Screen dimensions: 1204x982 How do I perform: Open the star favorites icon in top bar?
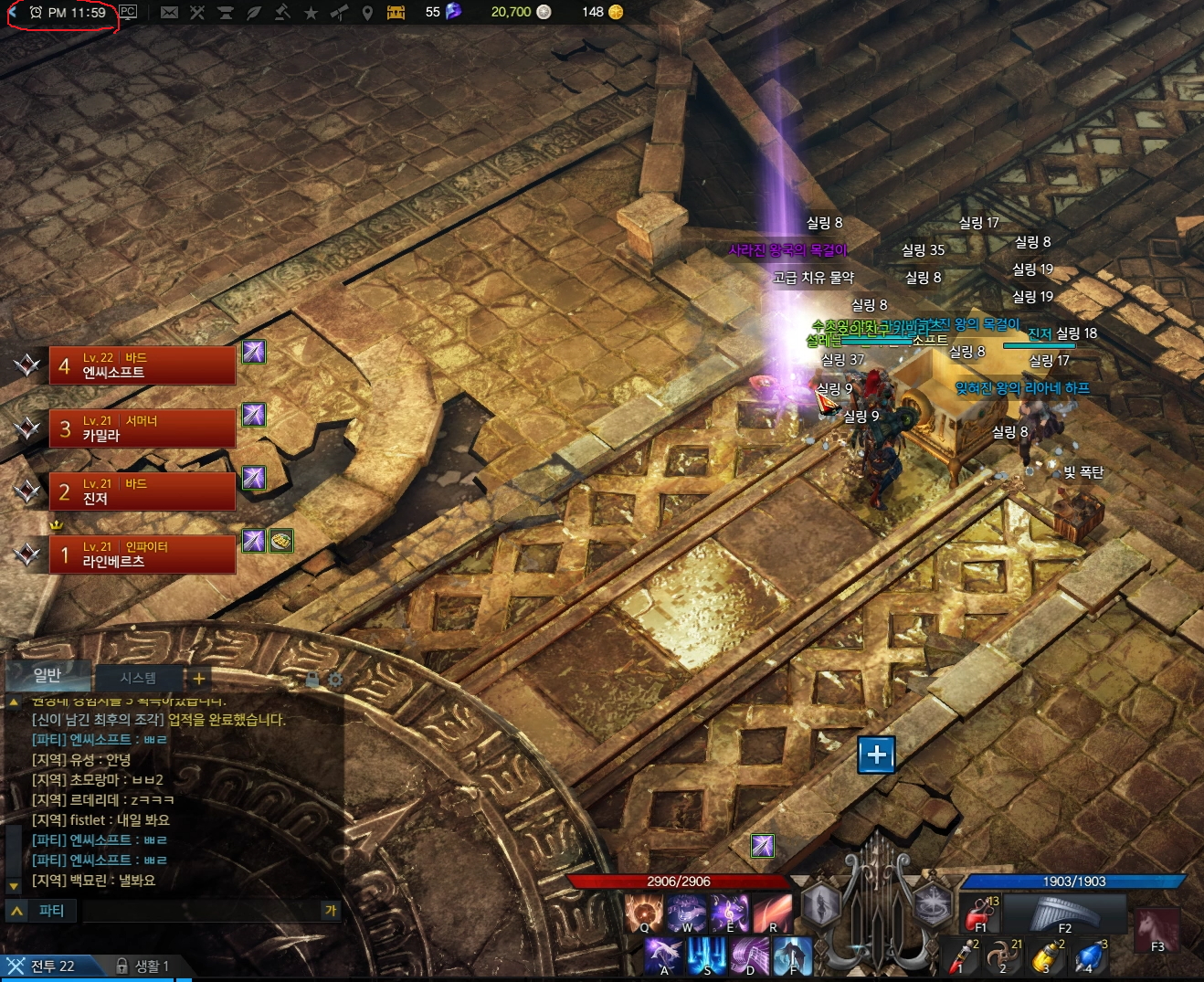click(311, 12)
